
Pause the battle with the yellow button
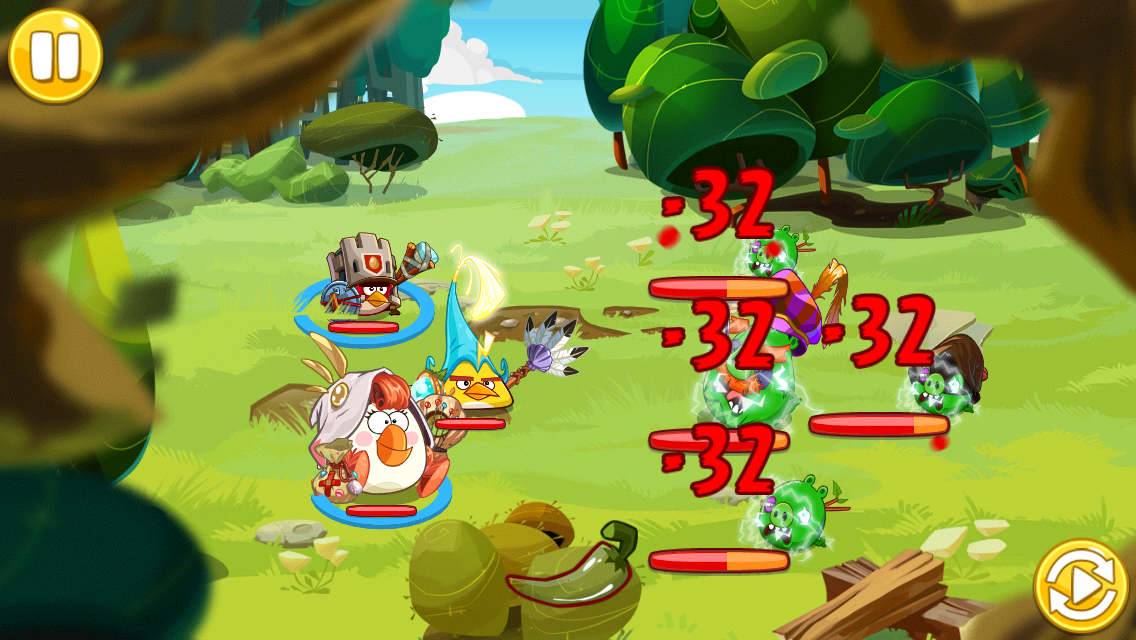(55, 56)
